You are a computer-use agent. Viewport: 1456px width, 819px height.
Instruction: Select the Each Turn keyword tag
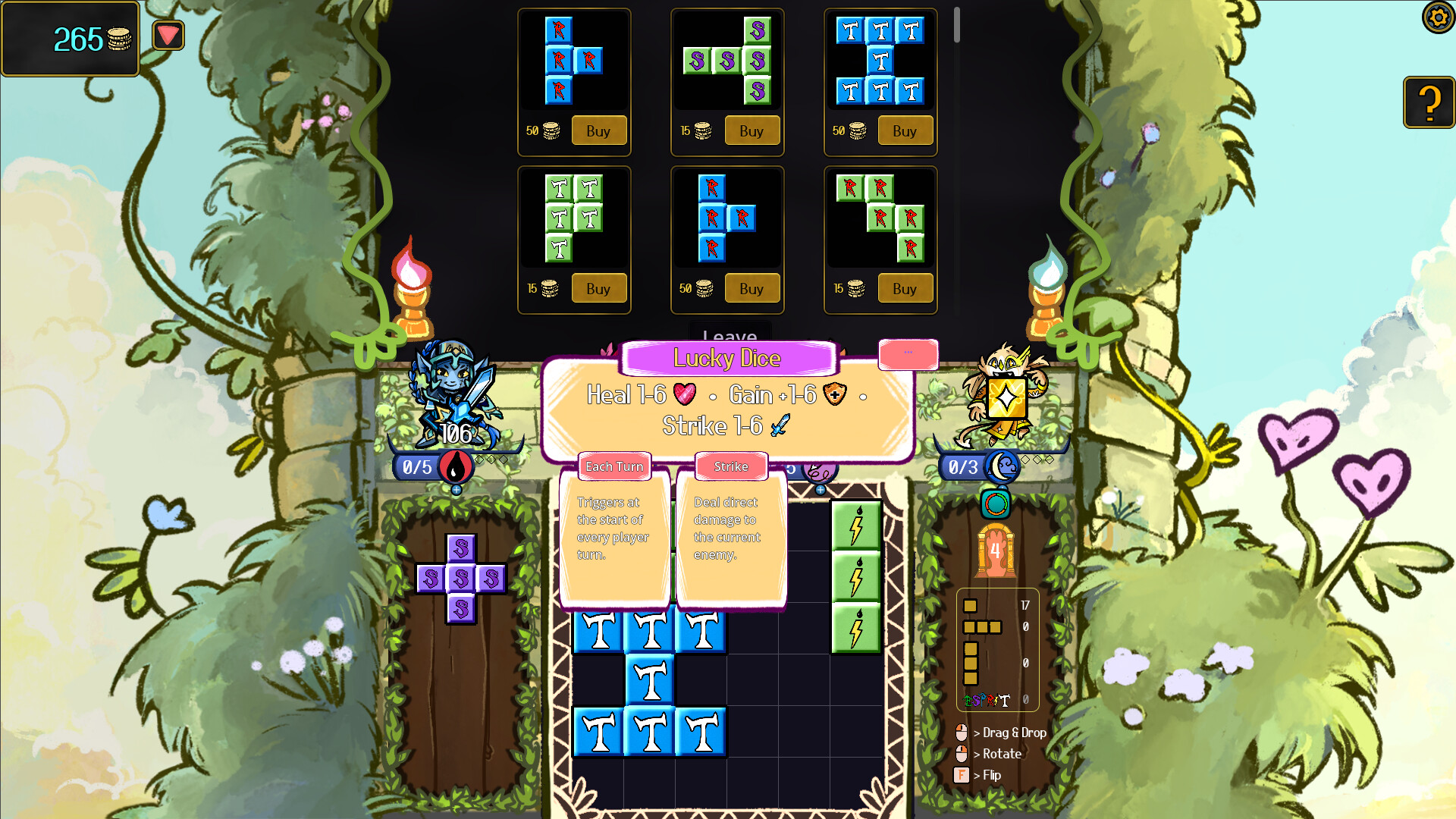point(614,466)
